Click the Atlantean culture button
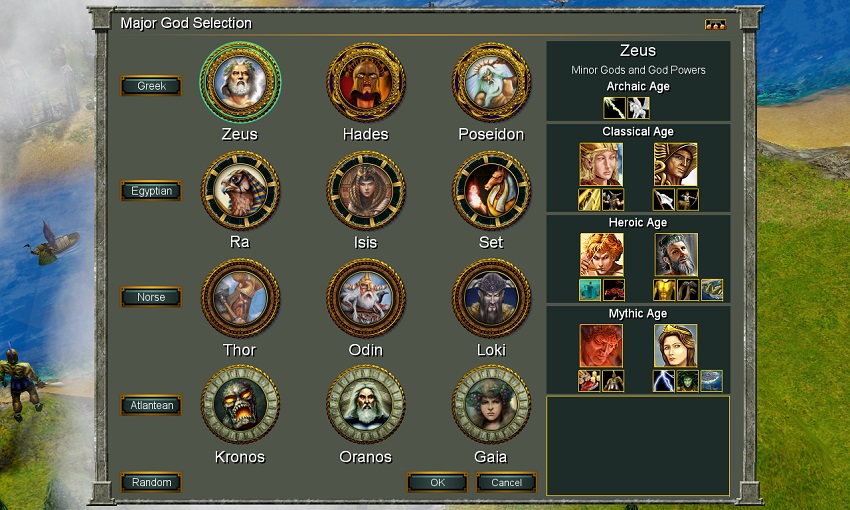850x510 pixels. pos(151,405)
